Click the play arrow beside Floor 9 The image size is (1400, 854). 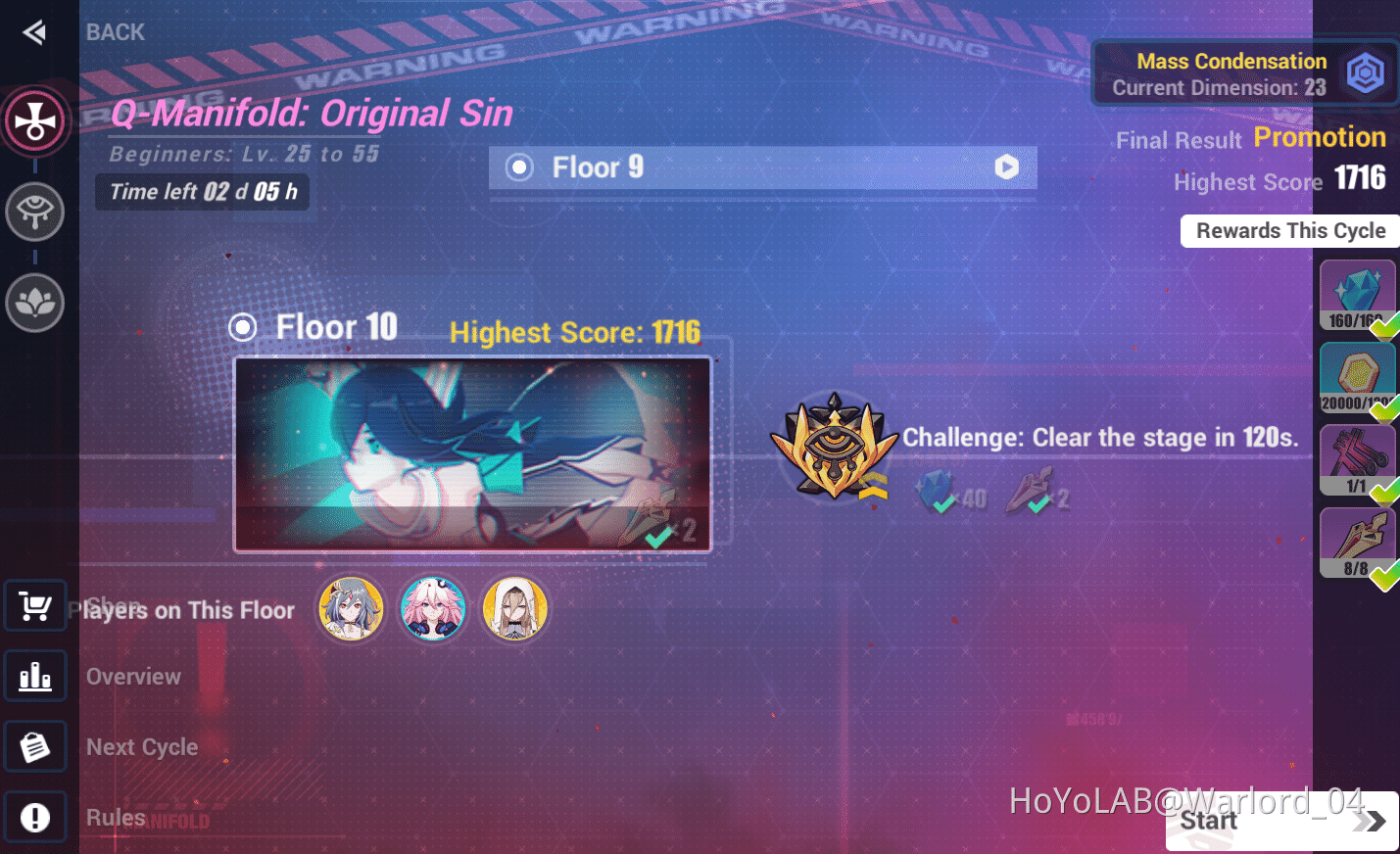pos(1006,166)
